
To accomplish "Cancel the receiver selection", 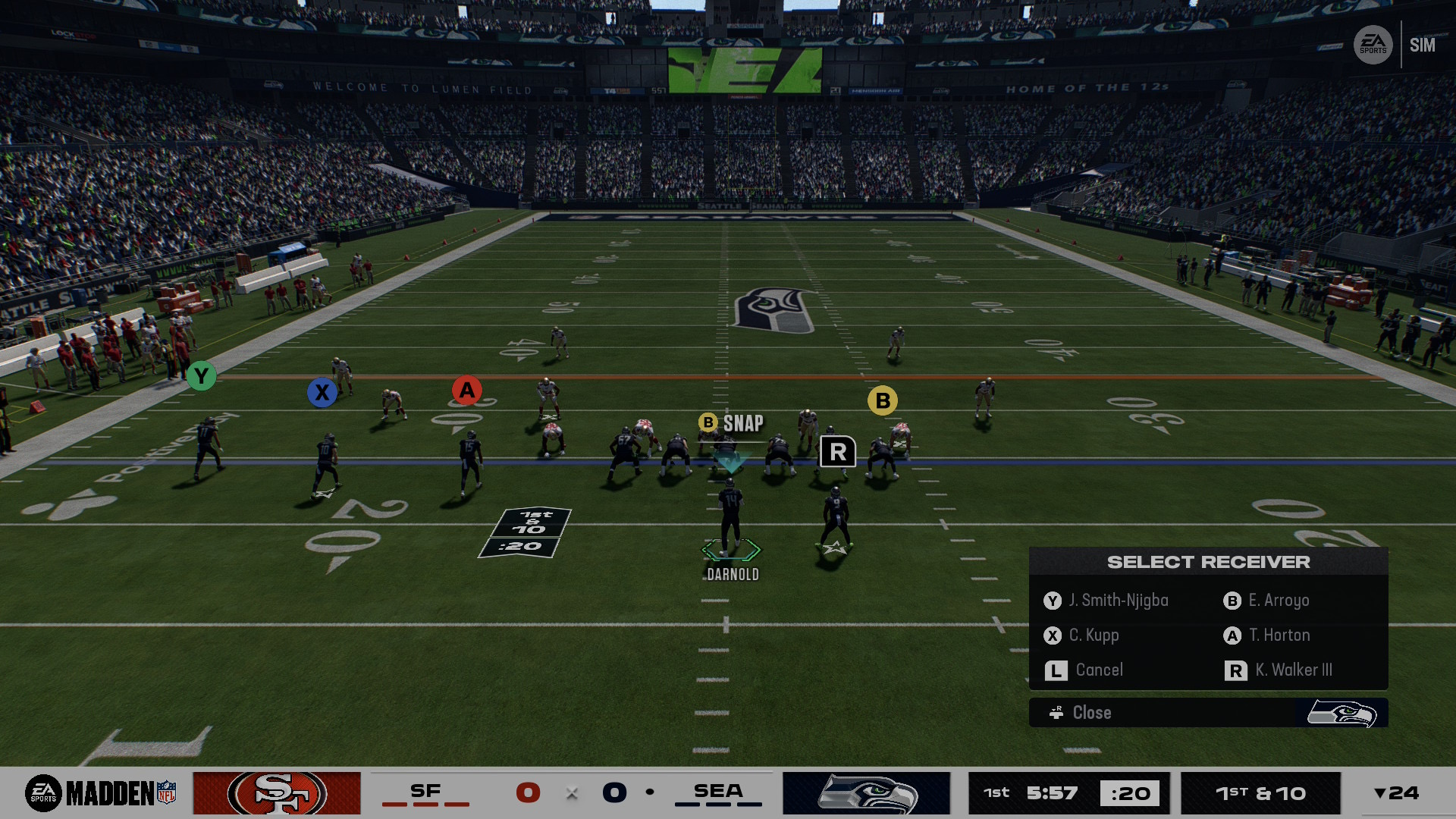I will (x=1098, y=670).
